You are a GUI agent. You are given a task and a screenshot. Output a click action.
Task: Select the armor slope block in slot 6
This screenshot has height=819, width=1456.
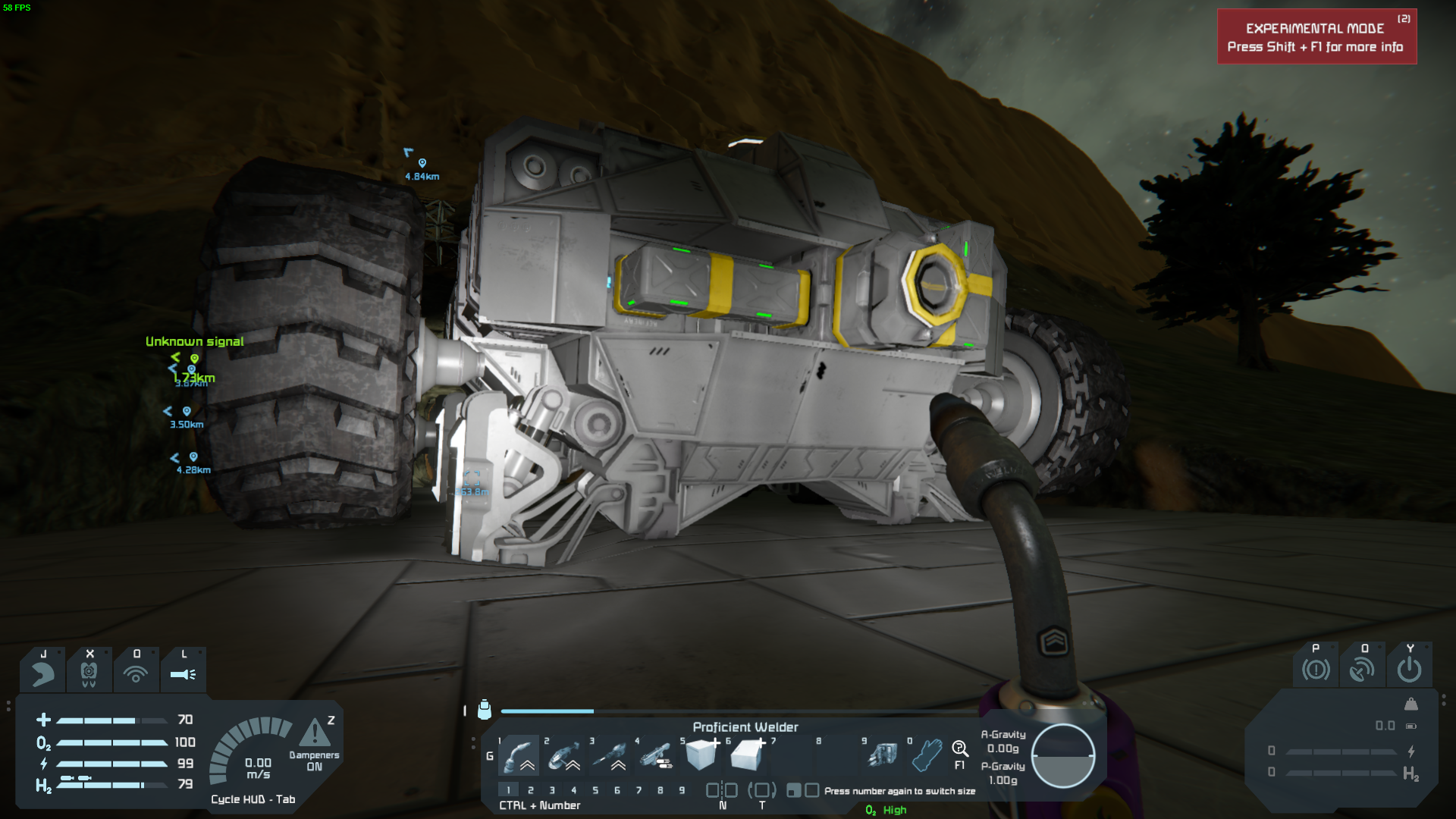tap(747, 755)
